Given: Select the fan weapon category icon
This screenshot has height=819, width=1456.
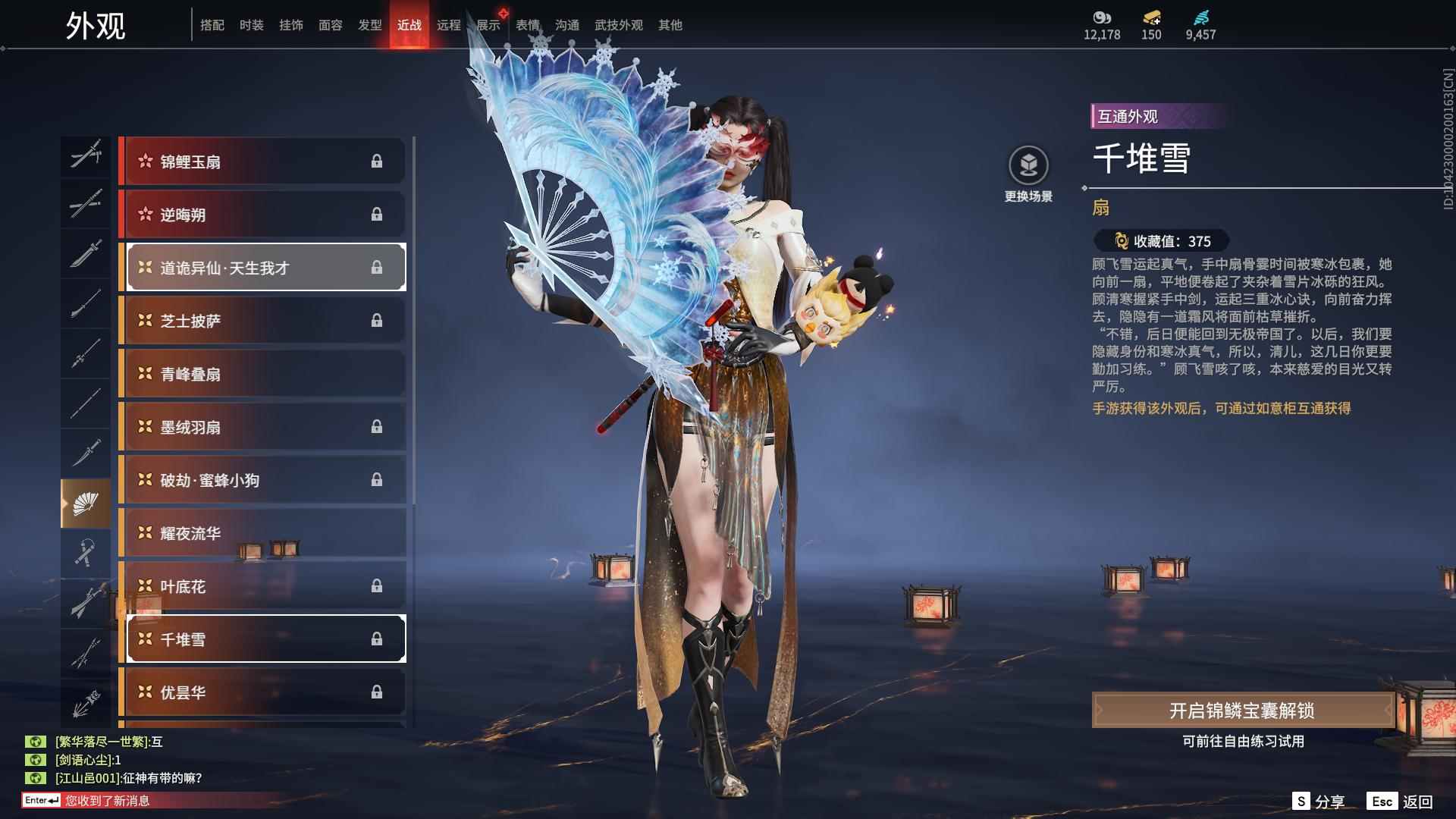Looking at the screenshot, I should [x=85, y=500].
